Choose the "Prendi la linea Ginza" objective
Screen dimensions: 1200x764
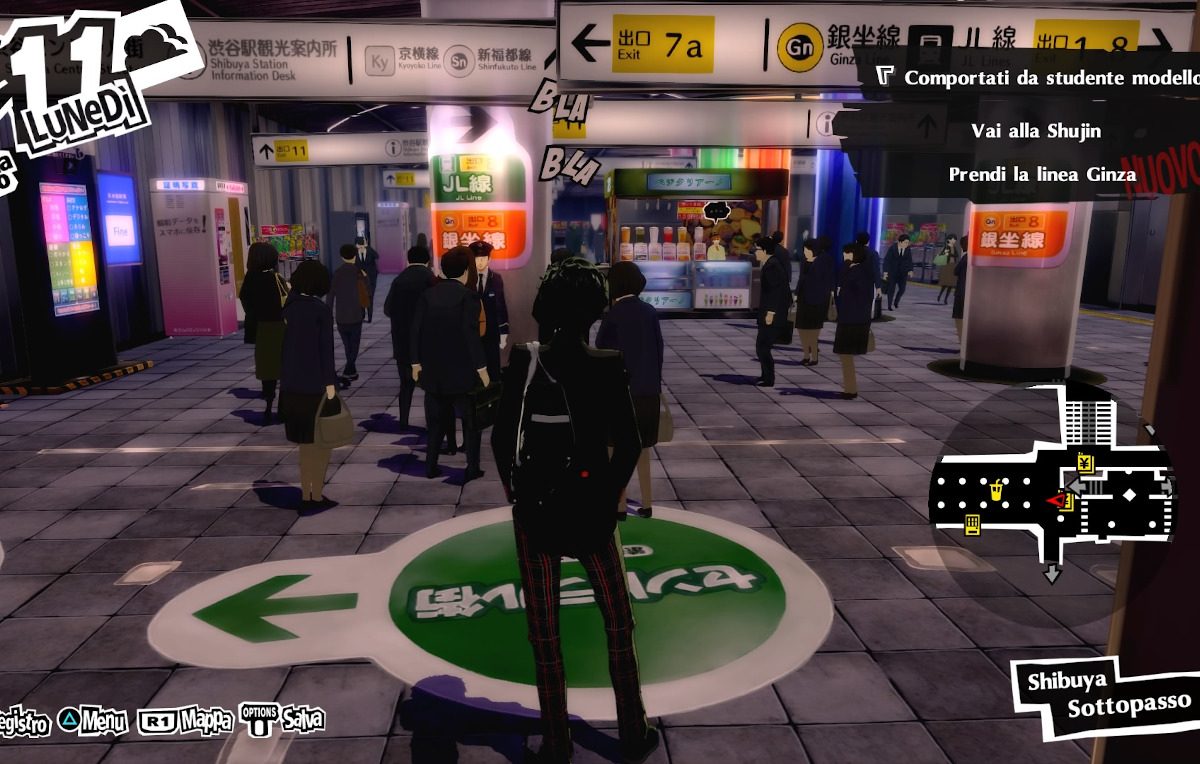[x=1041, y=174]
